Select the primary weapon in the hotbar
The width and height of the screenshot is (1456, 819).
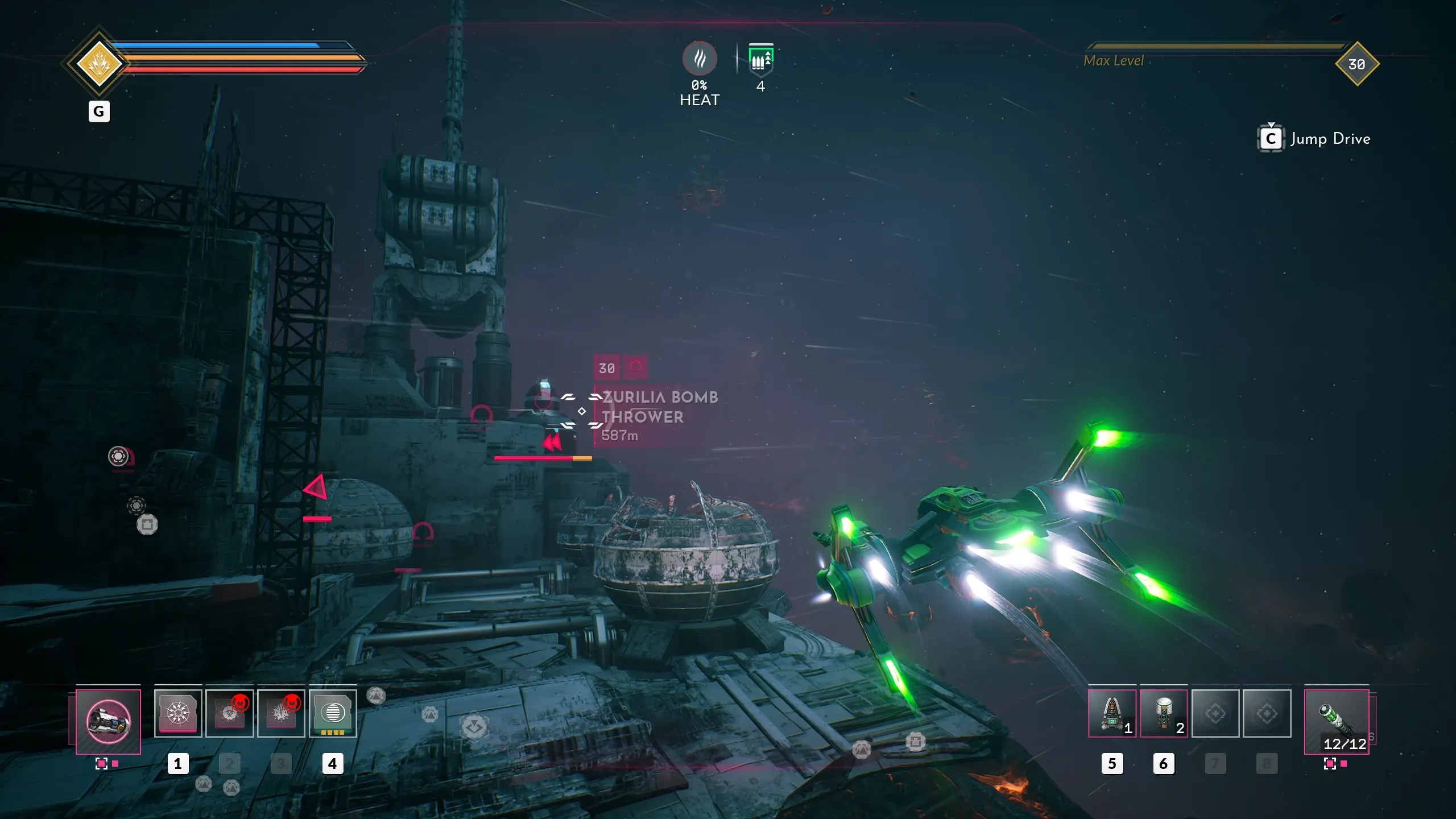(107, 721)
